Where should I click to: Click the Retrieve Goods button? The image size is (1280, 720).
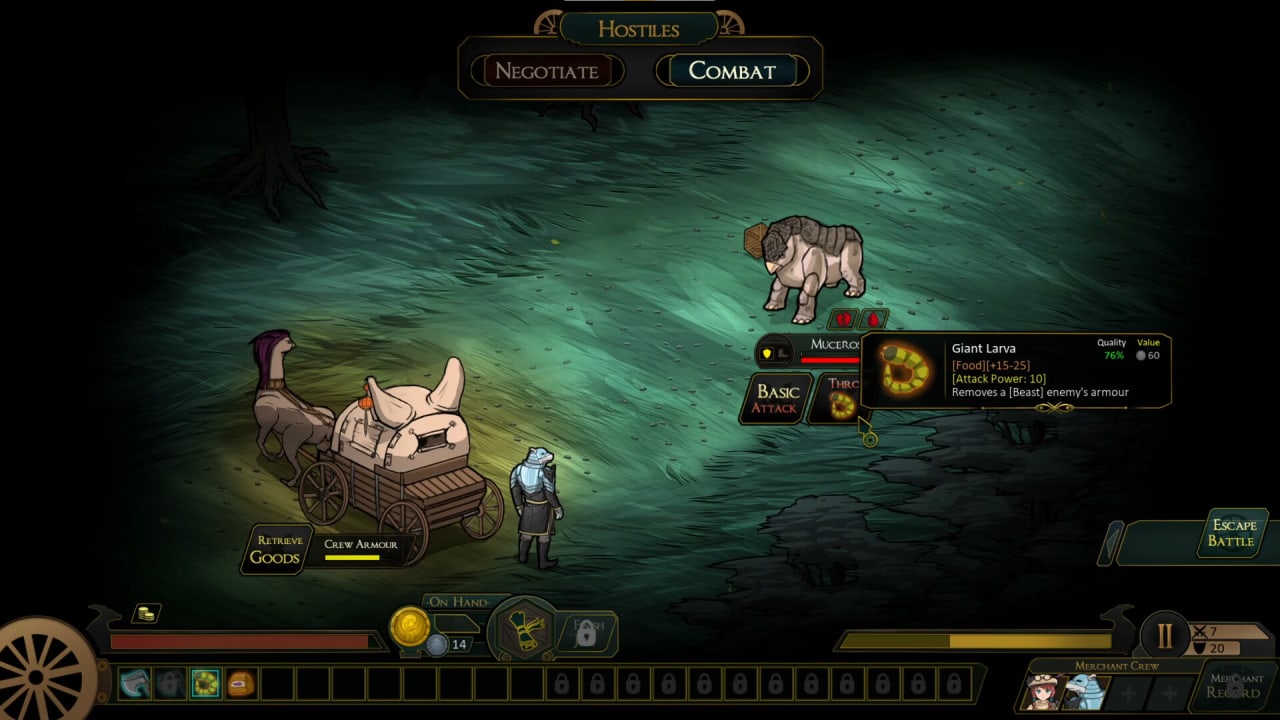[275, 549]
